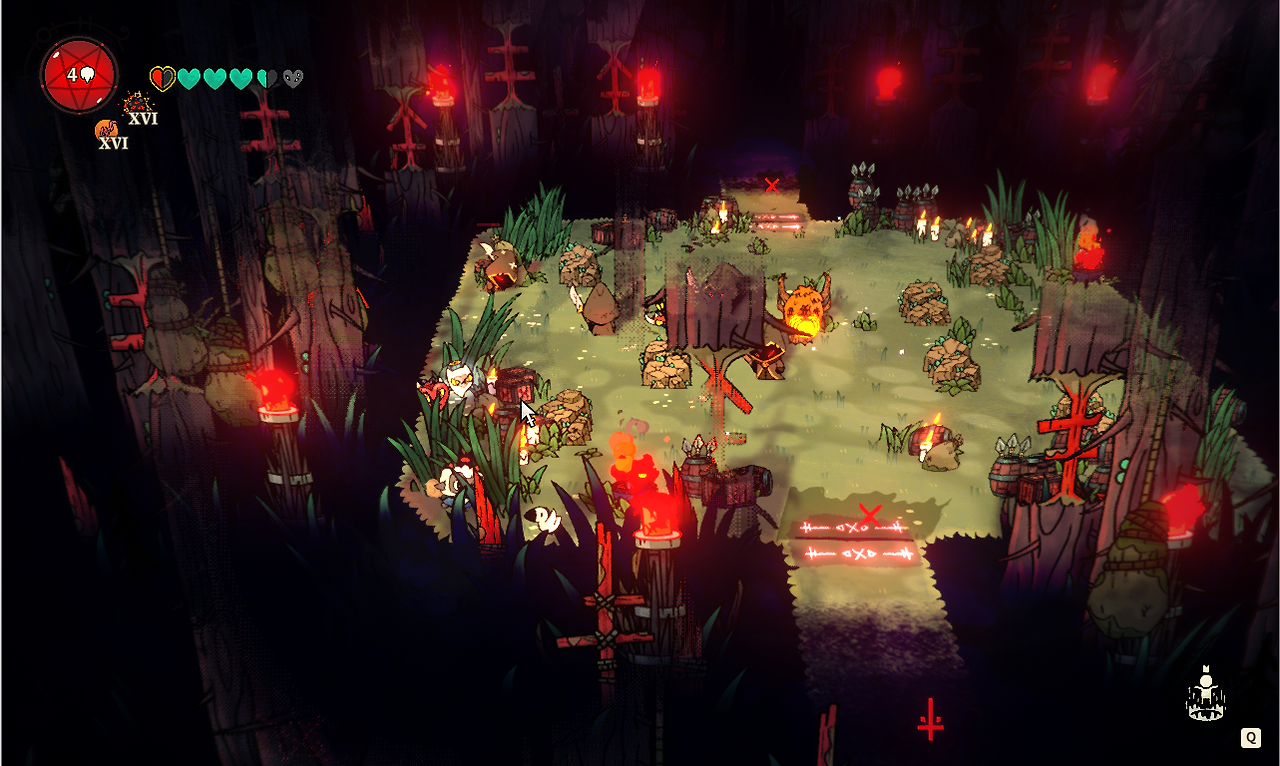The image size is (1280, 766).
Task: Click the red pentagram fervour orb
Action: (x=79, y=75)
